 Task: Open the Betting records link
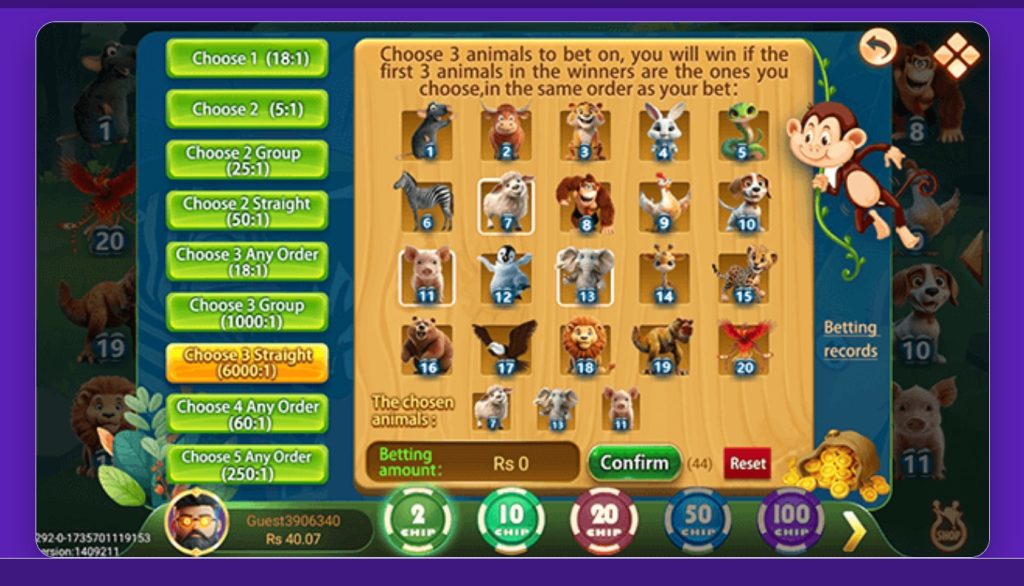click(850, 339)
